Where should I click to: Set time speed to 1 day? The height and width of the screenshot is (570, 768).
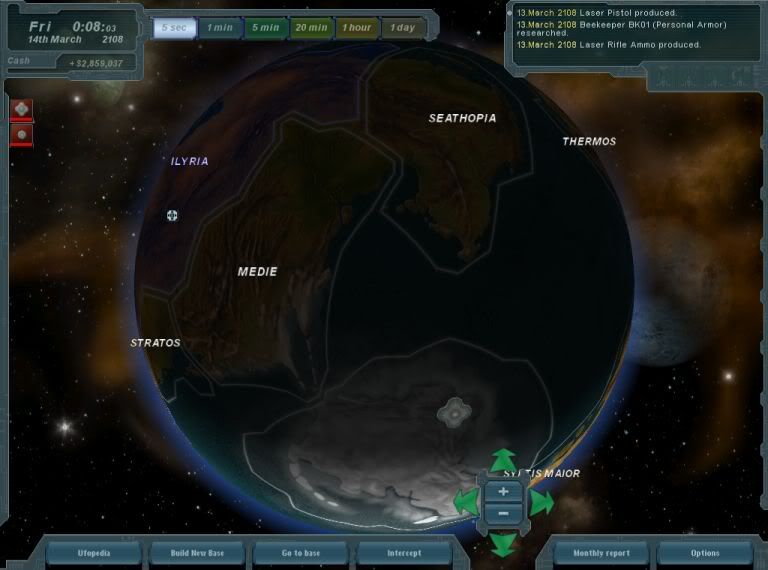[x=403, y=27]
